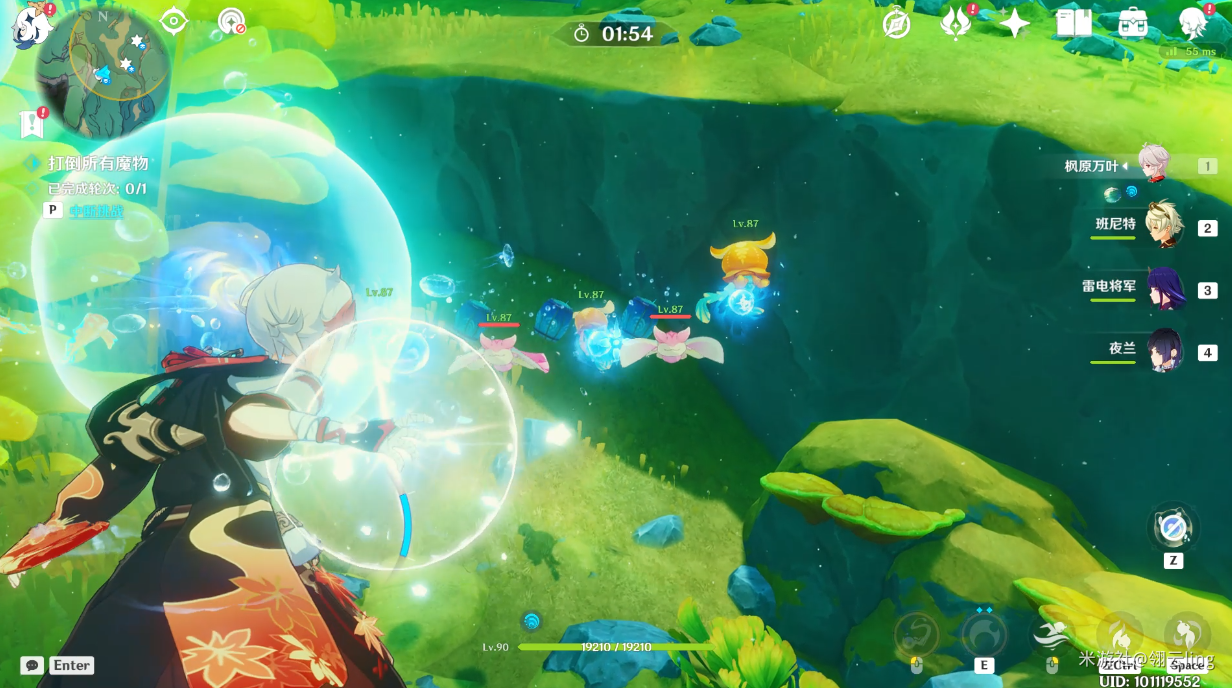The width and height of the screenshot is (1232, 688).
Task: Open the four-point star wish icon
Action: coord(1015,23)
